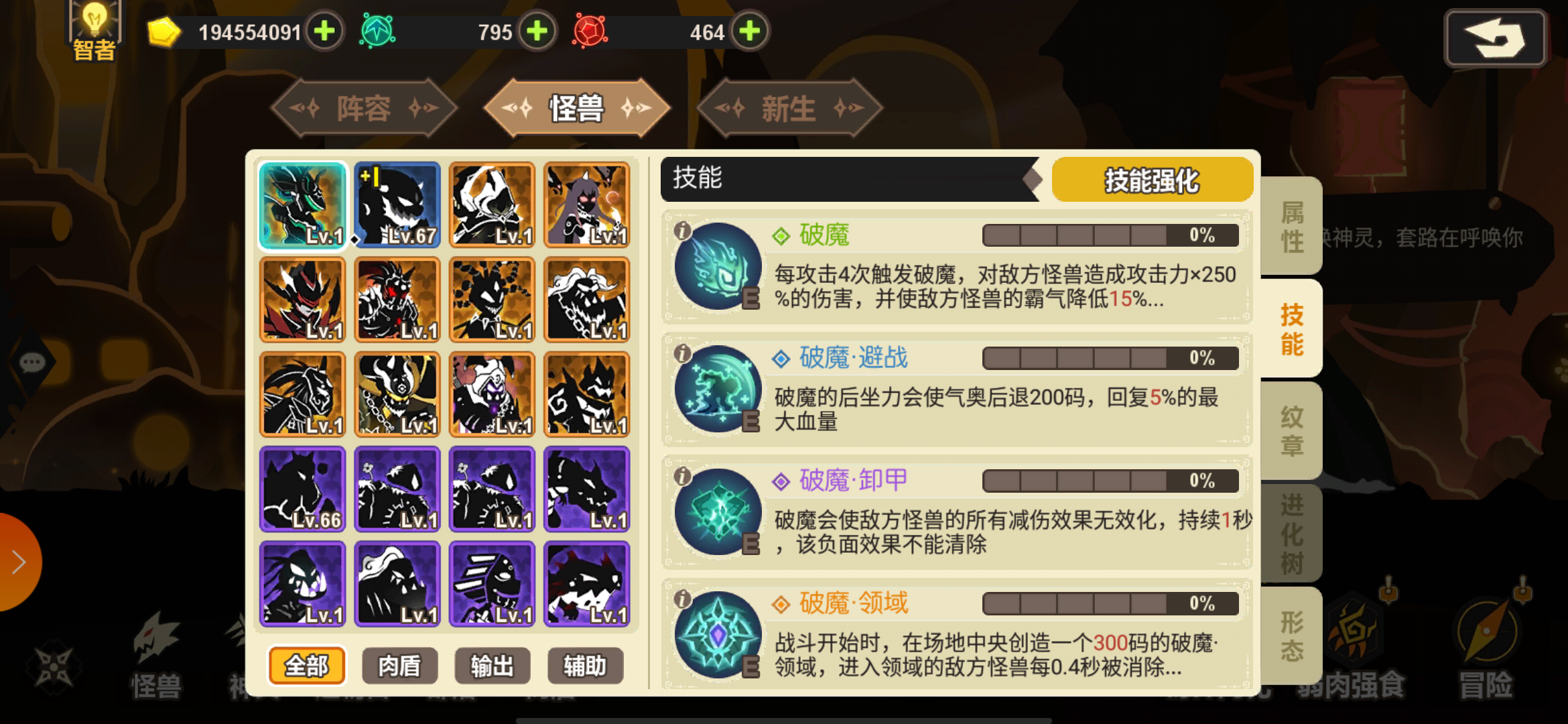
Task: Tap the plus icon next to gold
Action: (326, 31)
